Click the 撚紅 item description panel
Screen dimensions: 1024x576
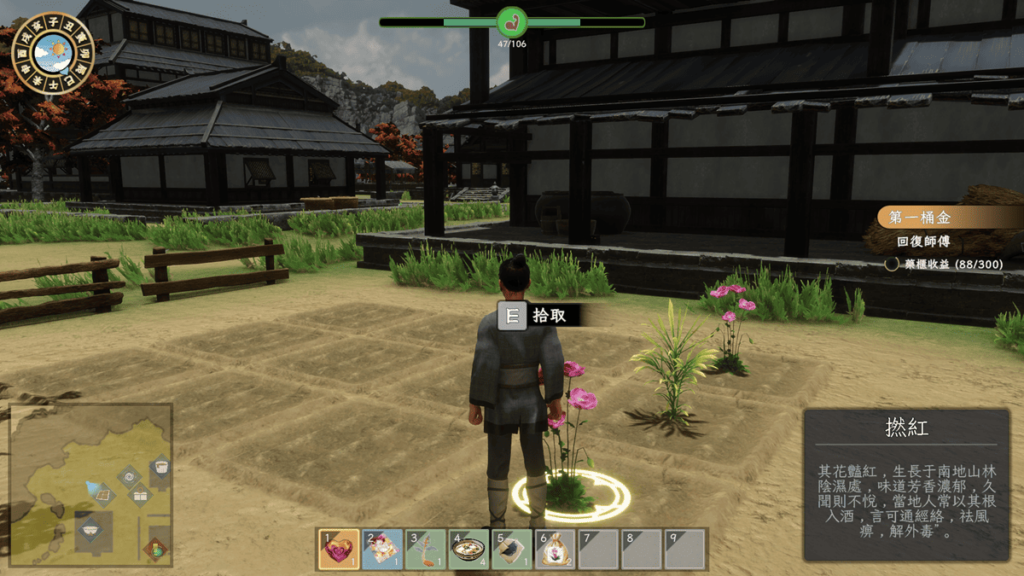pos(907,485)
